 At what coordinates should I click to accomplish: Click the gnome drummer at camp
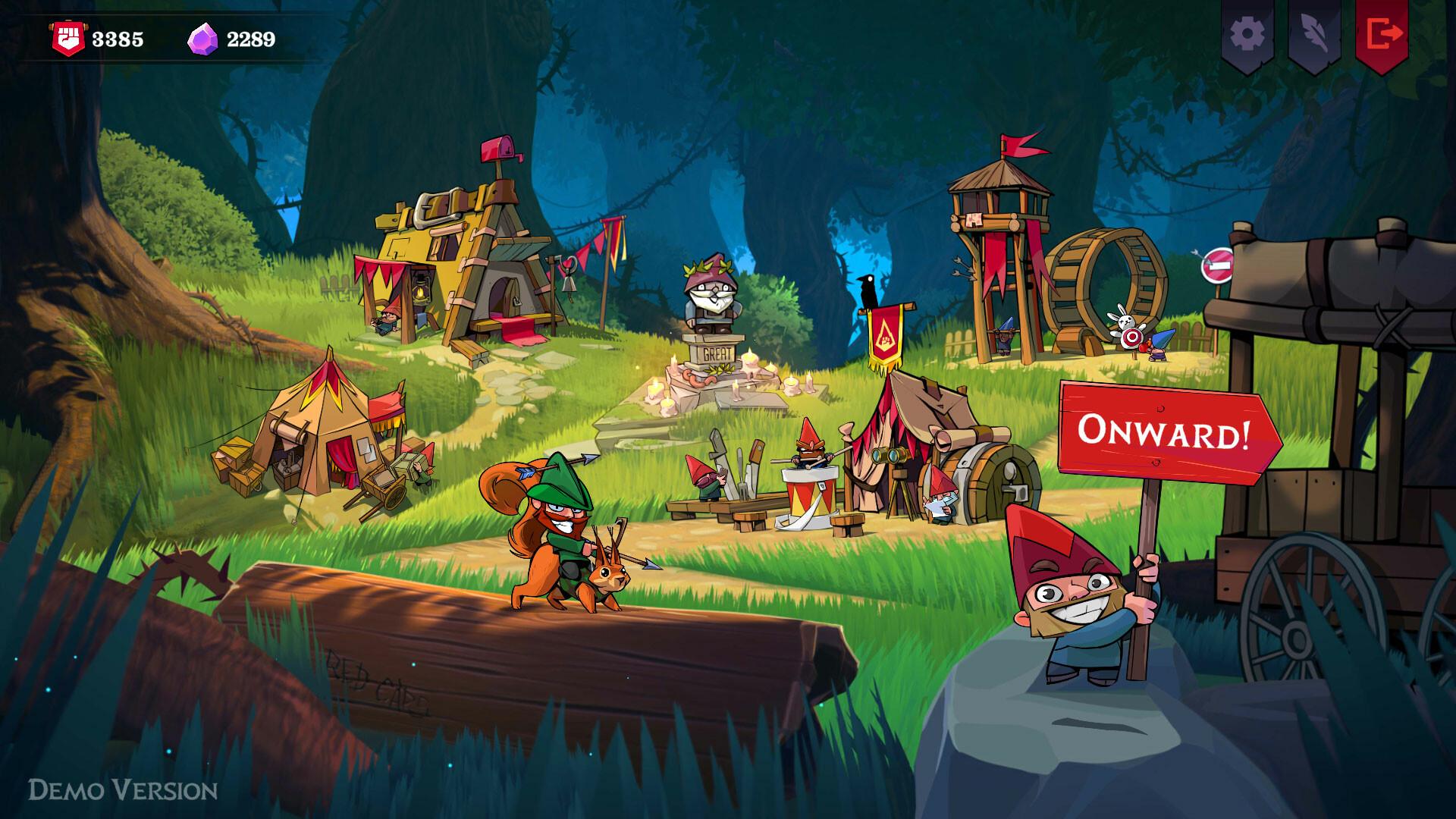tap(808, 455)
